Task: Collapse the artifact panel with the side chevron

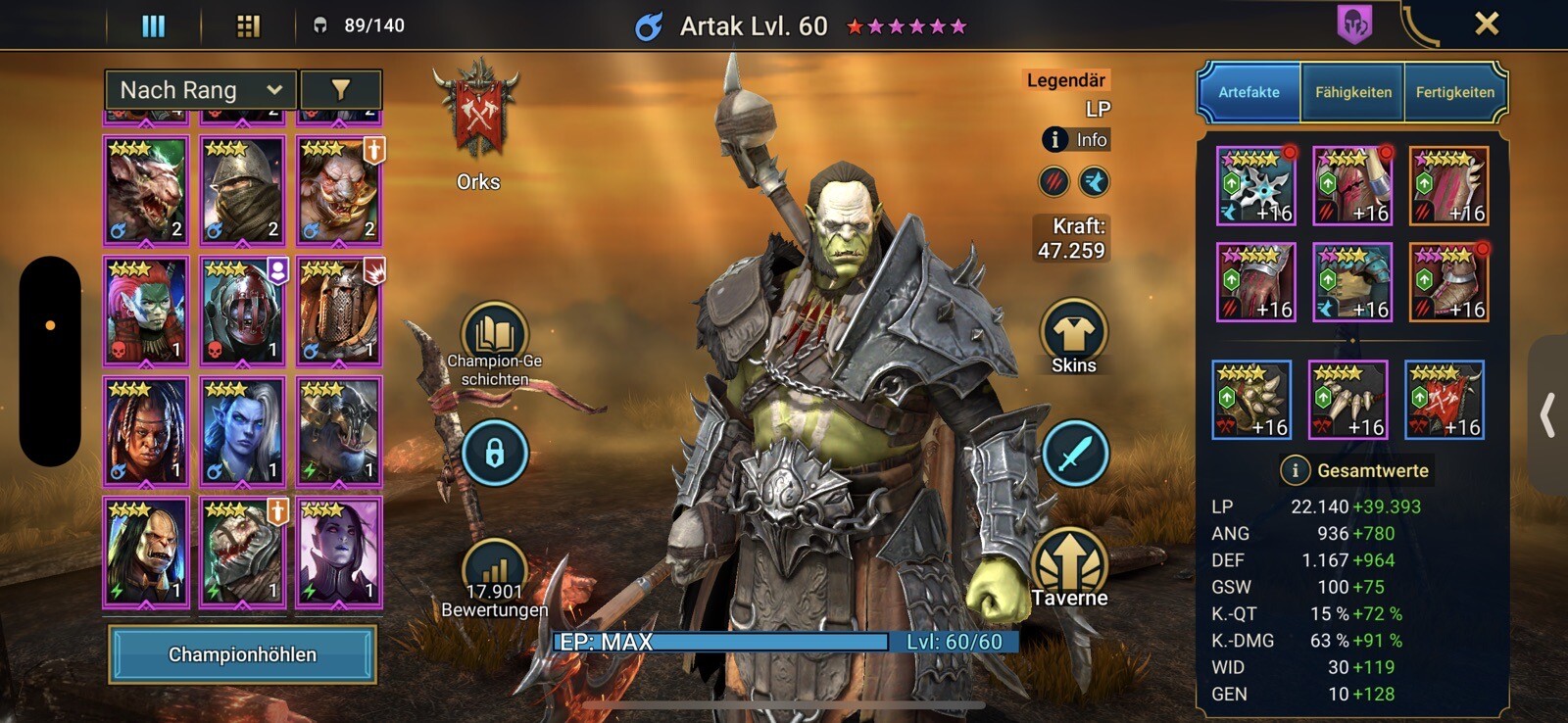Action: coord(1548,415)
